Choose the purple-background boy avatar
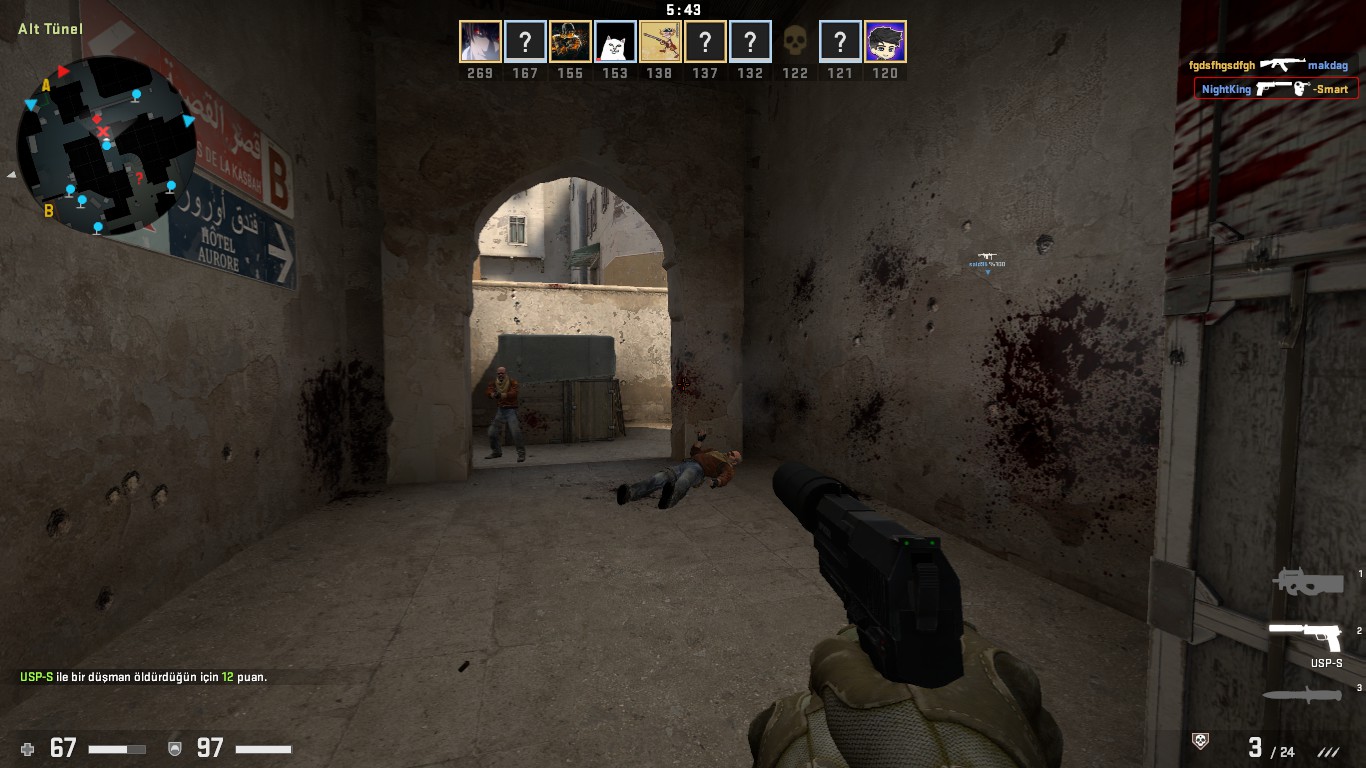This screenshot has width=1366, height=768. (885, 42)
